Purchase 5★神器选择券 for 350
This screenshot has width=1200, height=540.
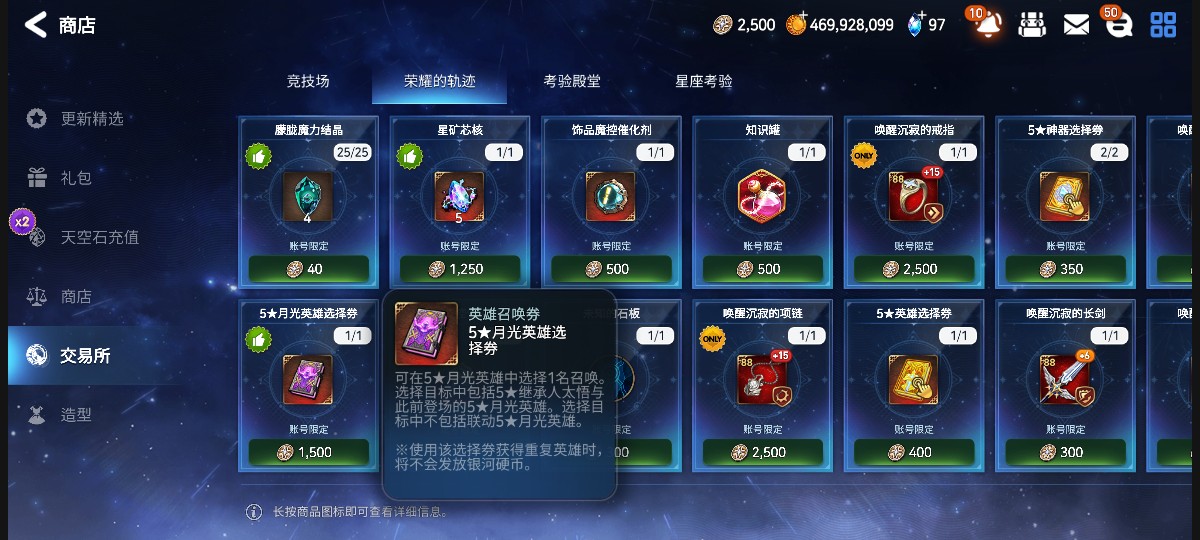coord(1064,269)
